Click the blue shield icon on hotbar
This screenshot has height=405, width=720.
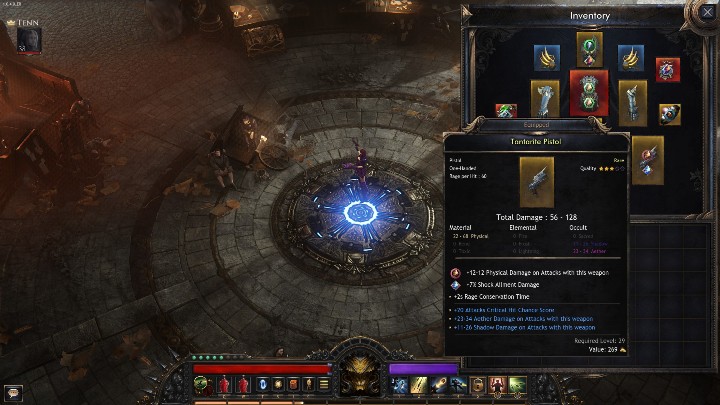(x=263, y=385)
